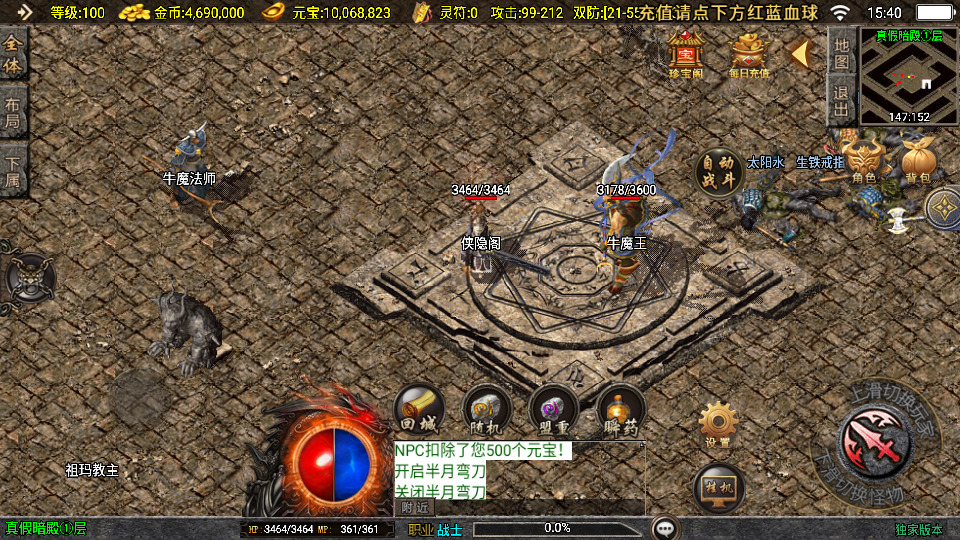
Task: Collapse the top icon row with the yellow arrow
Action: (x=800, y=54)
